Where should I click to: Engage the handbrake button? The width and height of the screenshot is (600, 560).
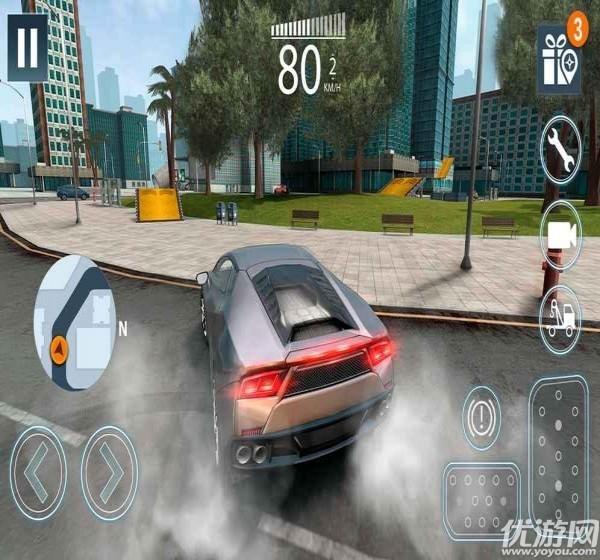click(x=481, y=415)
